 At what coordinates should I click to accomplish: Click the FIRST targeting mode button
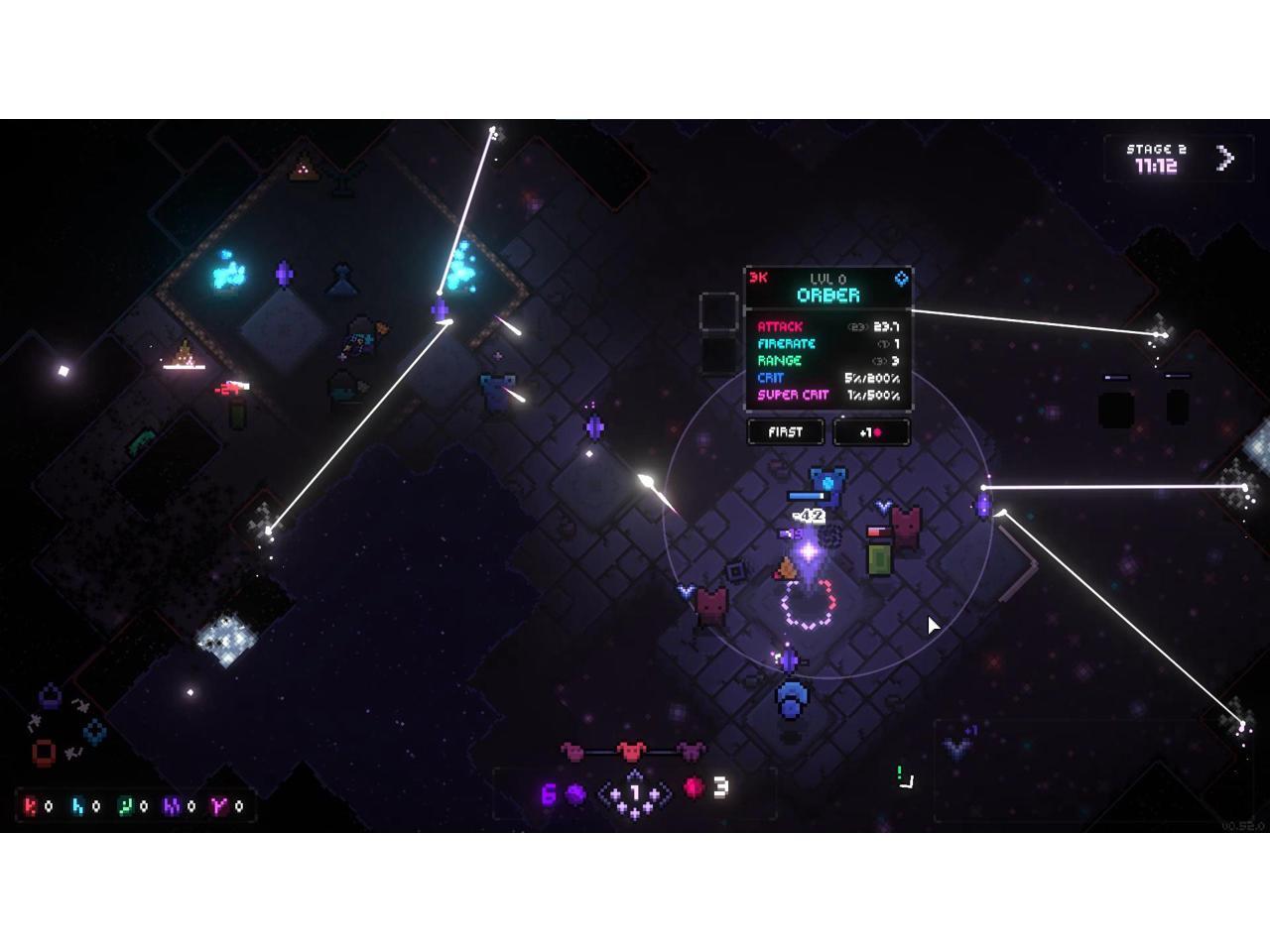click(x=785, y=432)
